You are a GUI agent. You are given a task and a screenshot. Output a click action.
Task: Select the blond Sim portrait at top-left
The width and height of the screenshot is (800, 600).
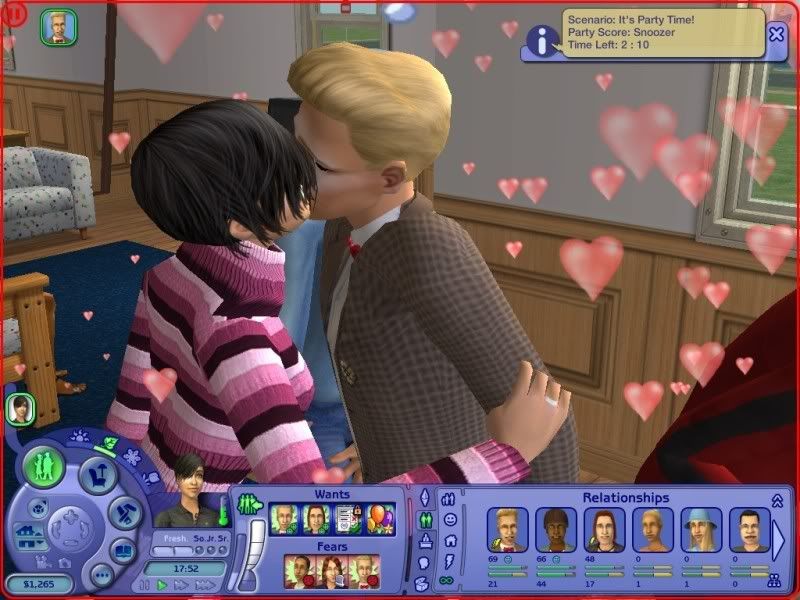[57, 27]
